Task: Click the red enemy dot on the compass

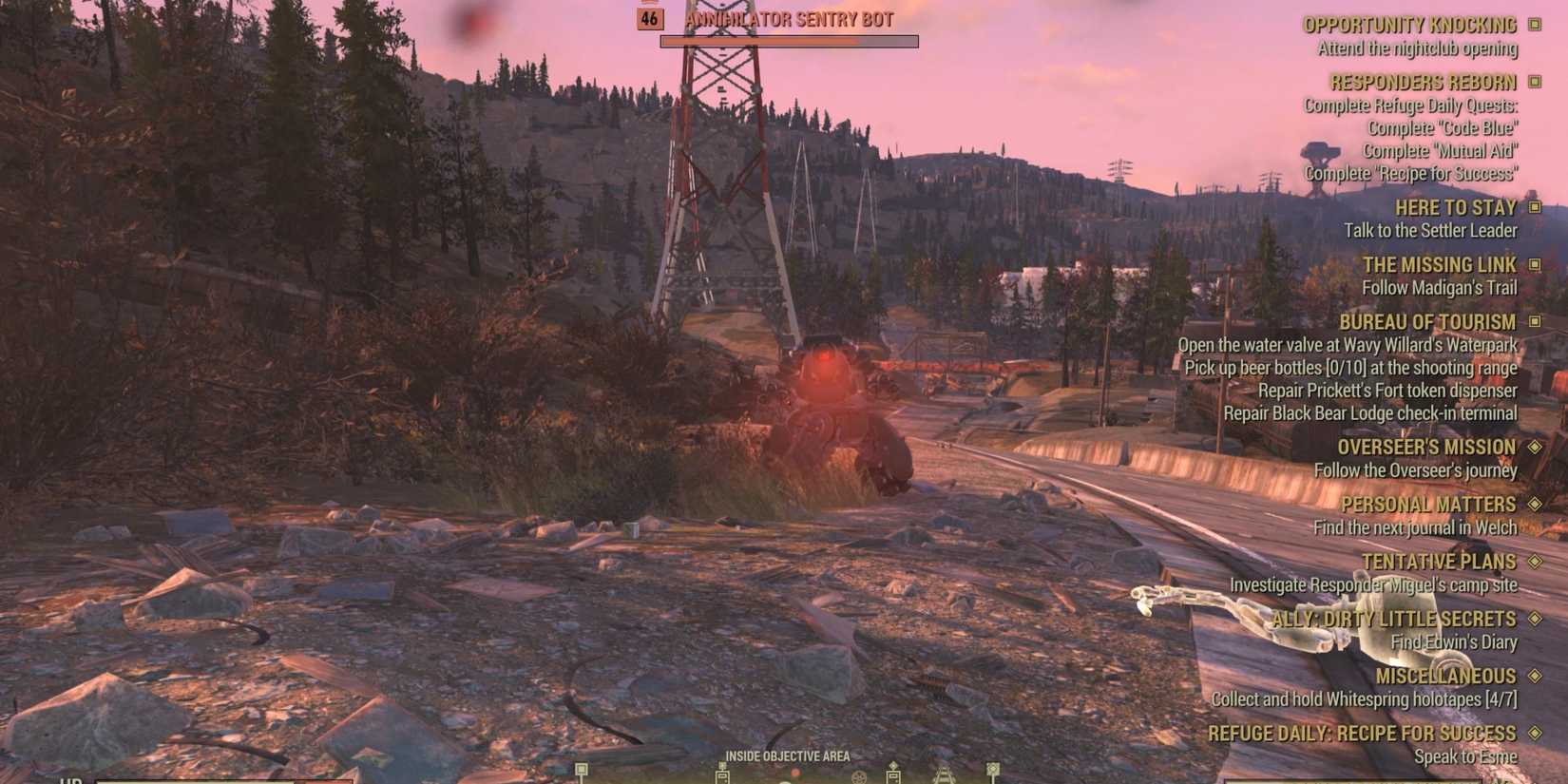Action: pos(795,773)
